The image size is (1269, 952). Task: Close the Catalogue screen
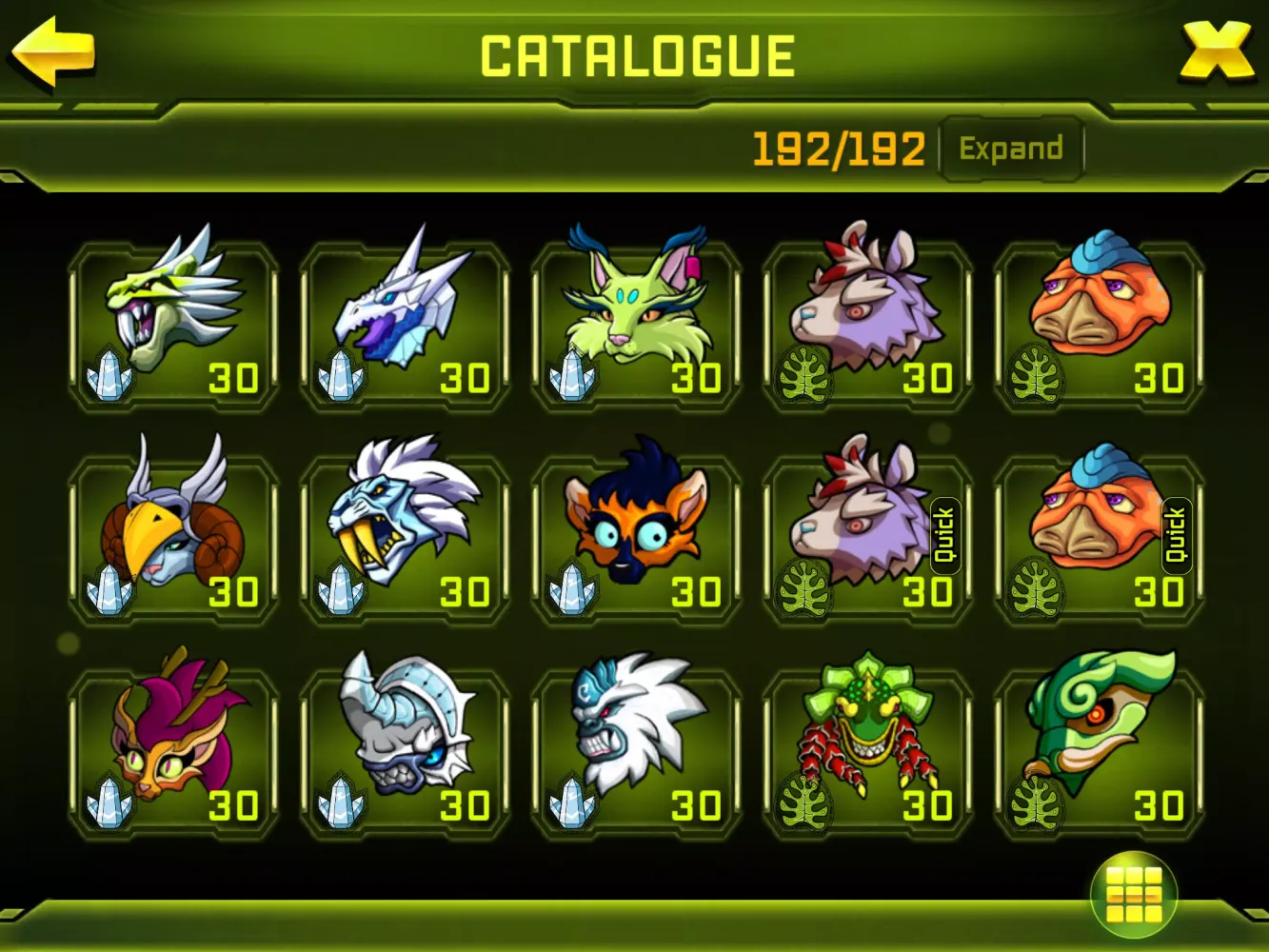coord(1216,51)
